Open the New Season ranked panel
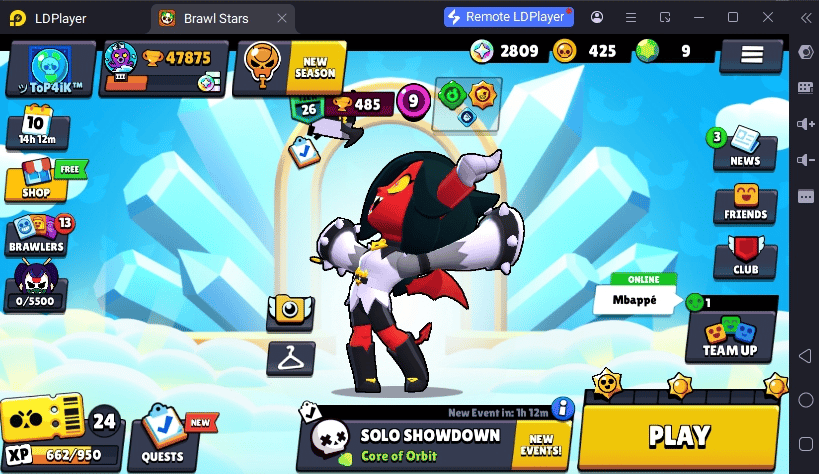This screenshot has height=474, width=819. pos(290,68)
